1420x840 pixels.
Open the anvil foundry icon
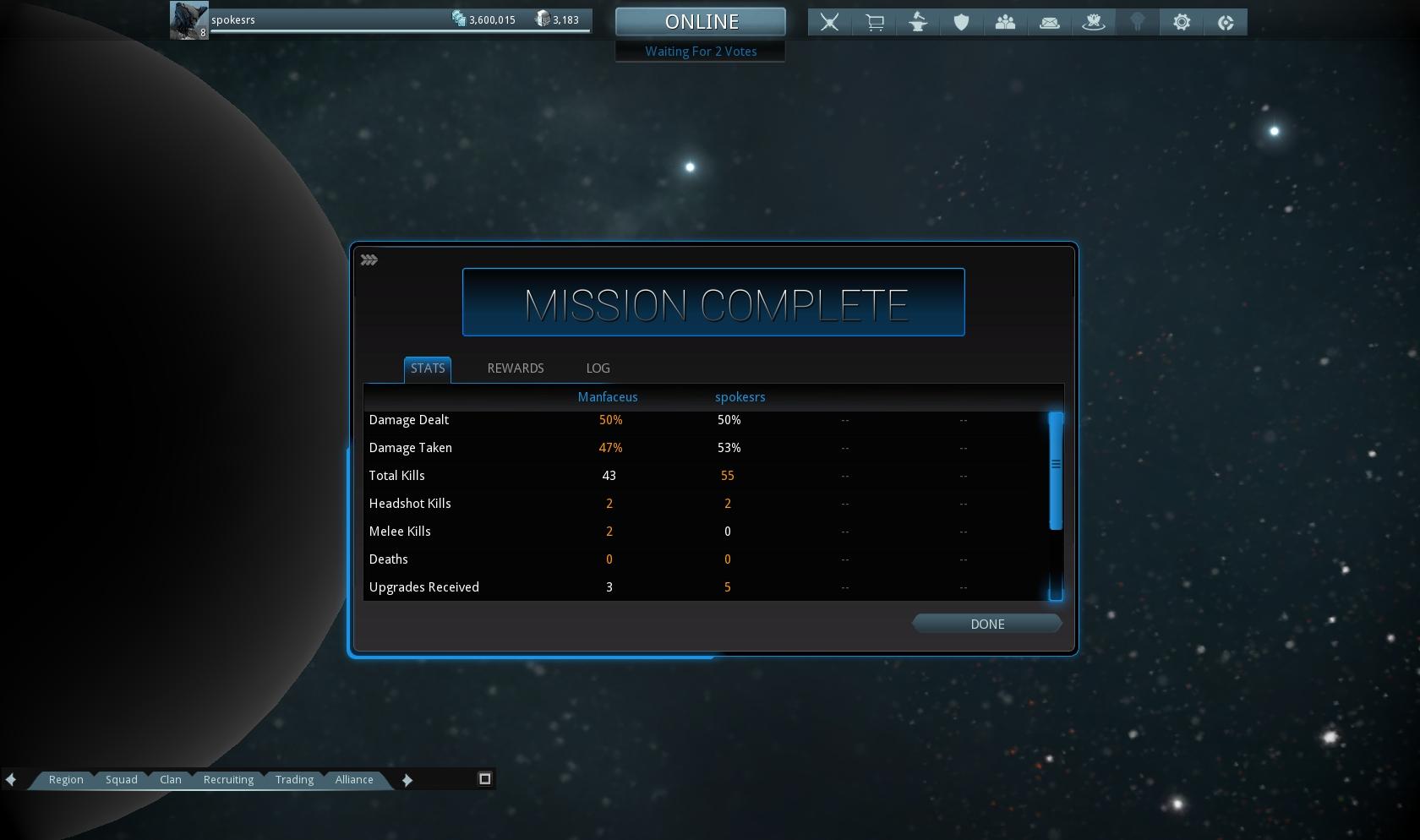point(918,22)
